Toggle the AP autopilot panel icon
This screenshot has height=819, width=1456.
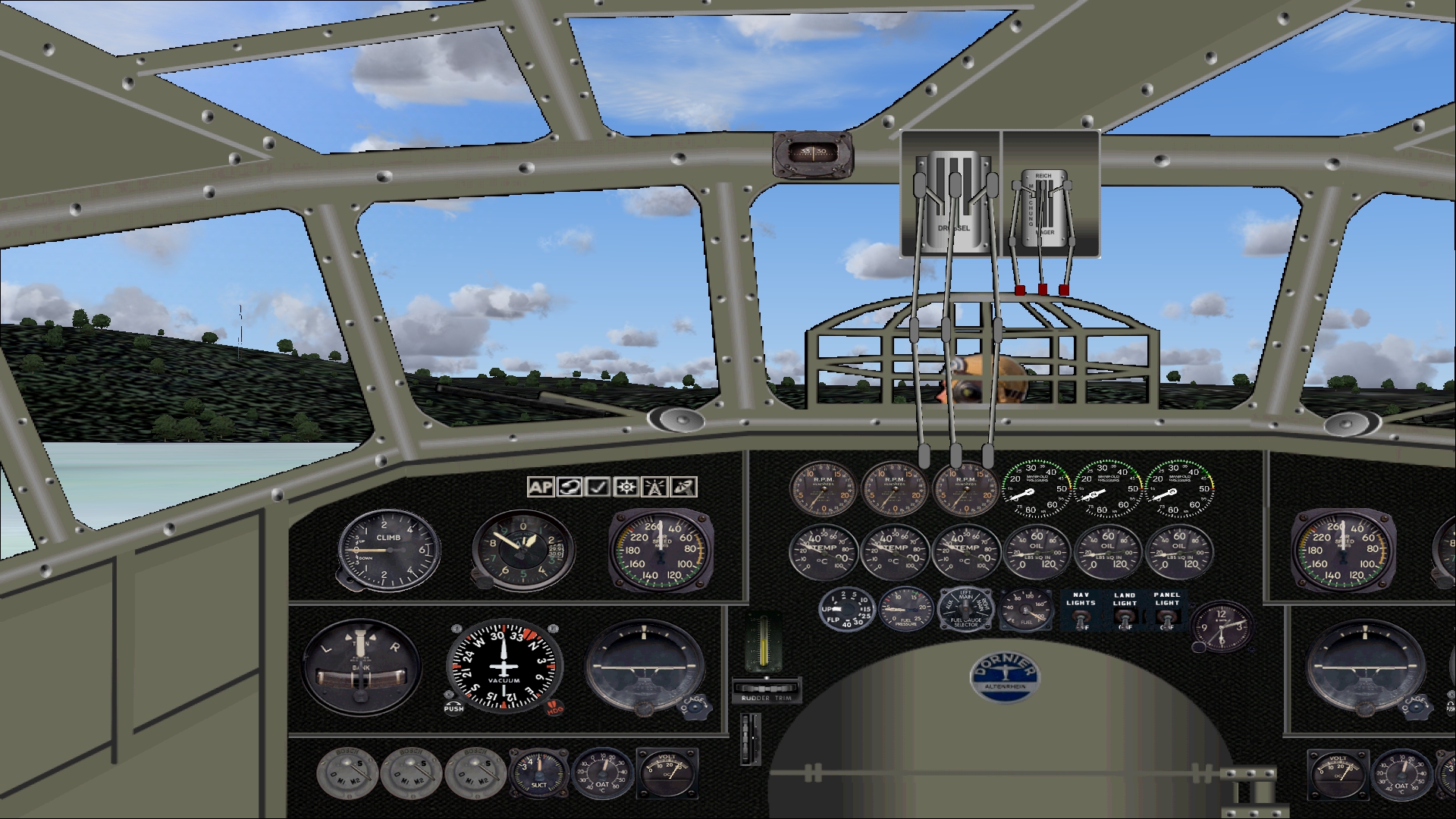tap(541, 487)
